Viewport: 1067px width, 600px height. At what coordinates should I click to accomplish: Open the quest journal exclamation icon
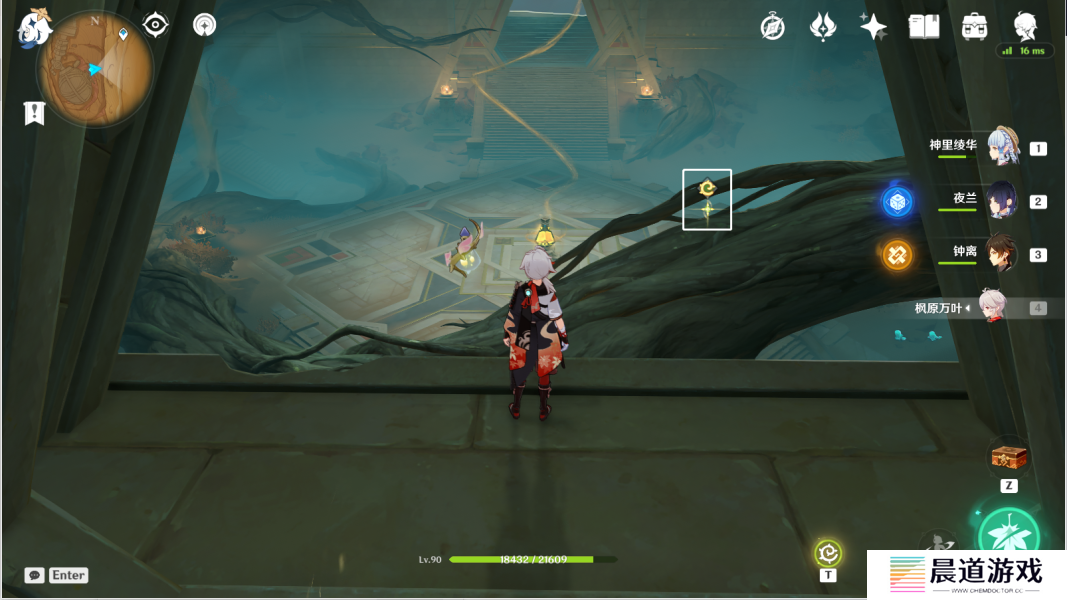click(x=35, y=113)
